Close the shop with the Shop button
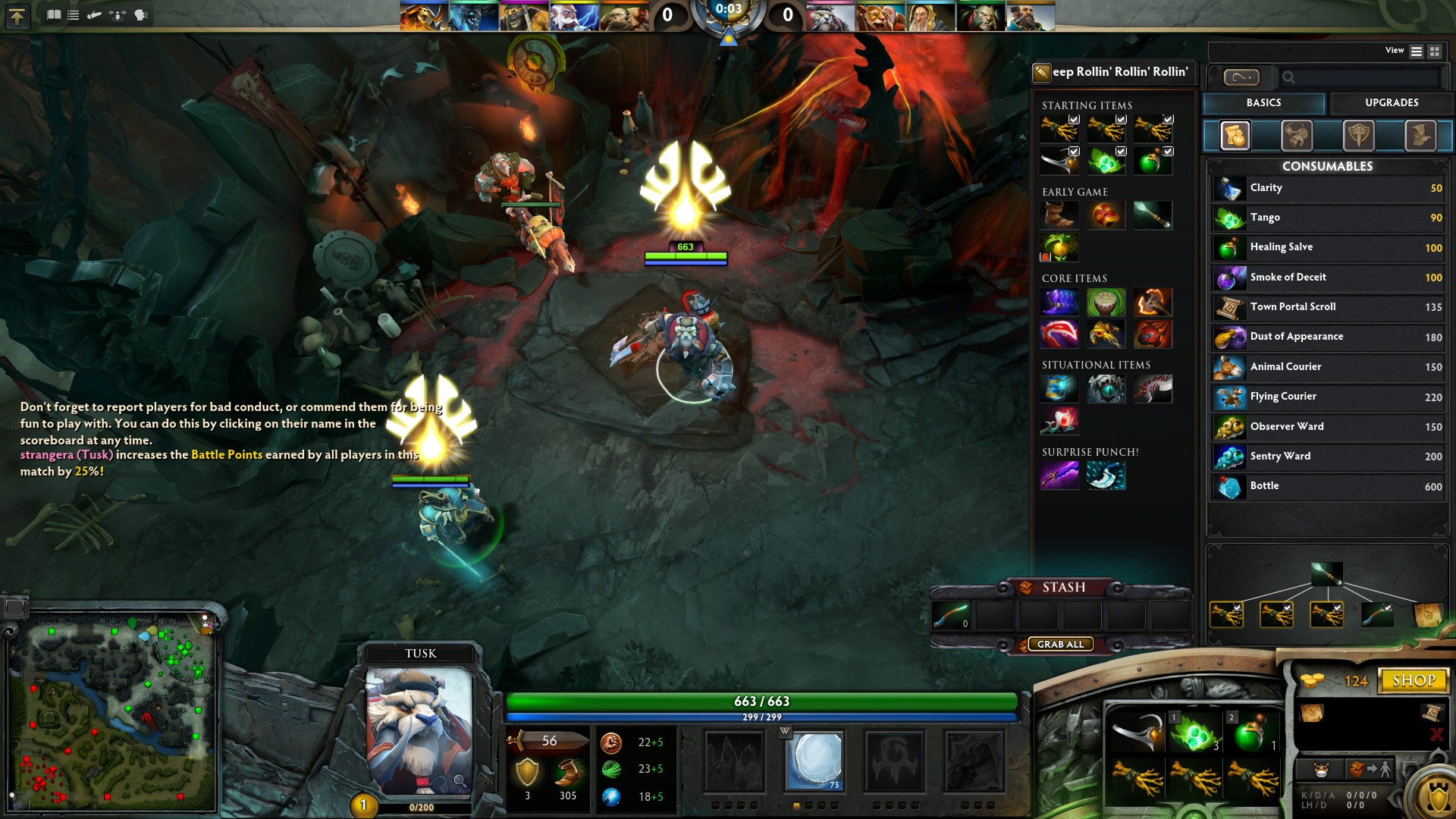The width and height of the screenshot is (1456, 819). [1414, 680]
